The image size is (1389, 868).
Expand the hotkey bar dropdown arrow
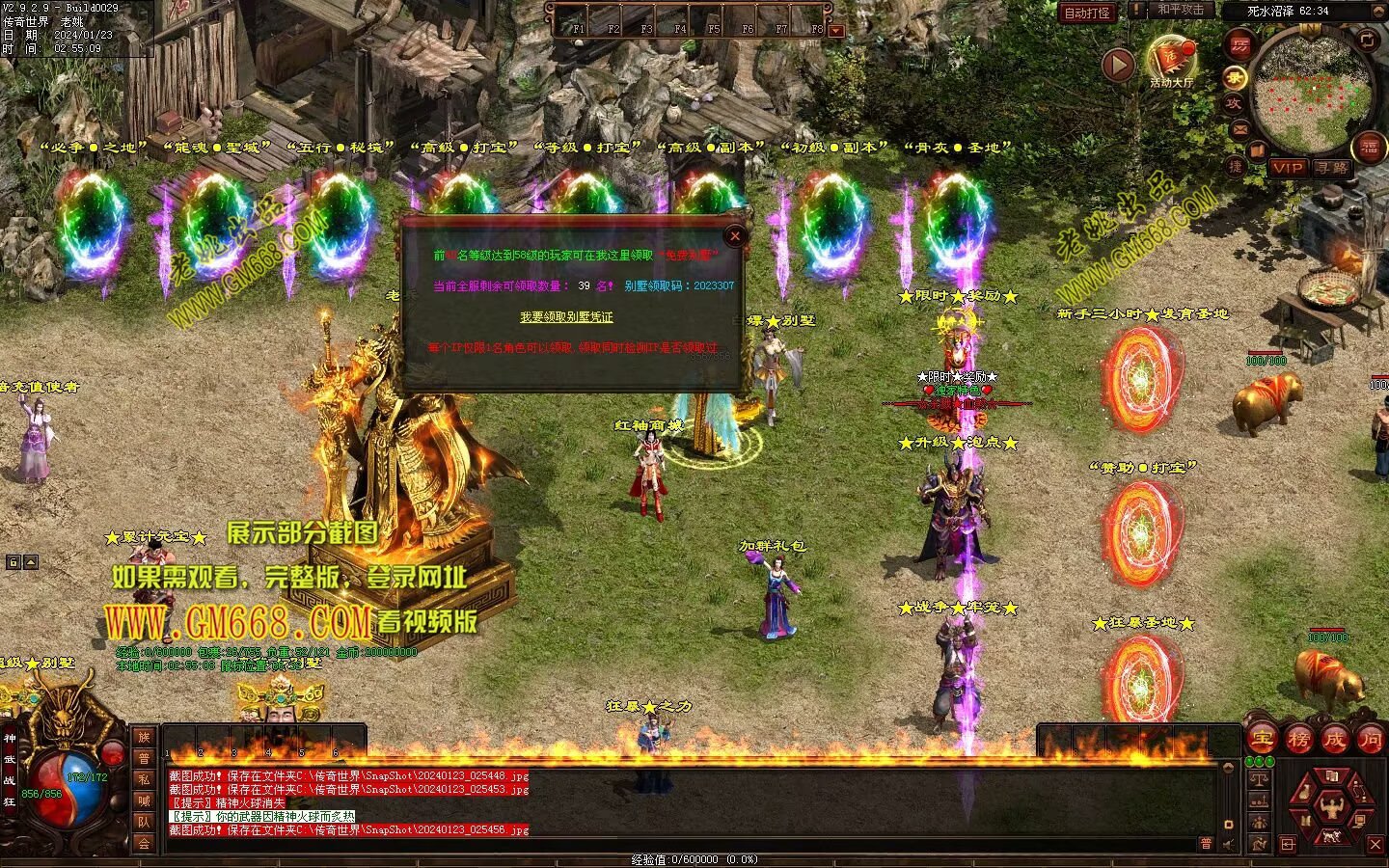click(x=836, y=31)
